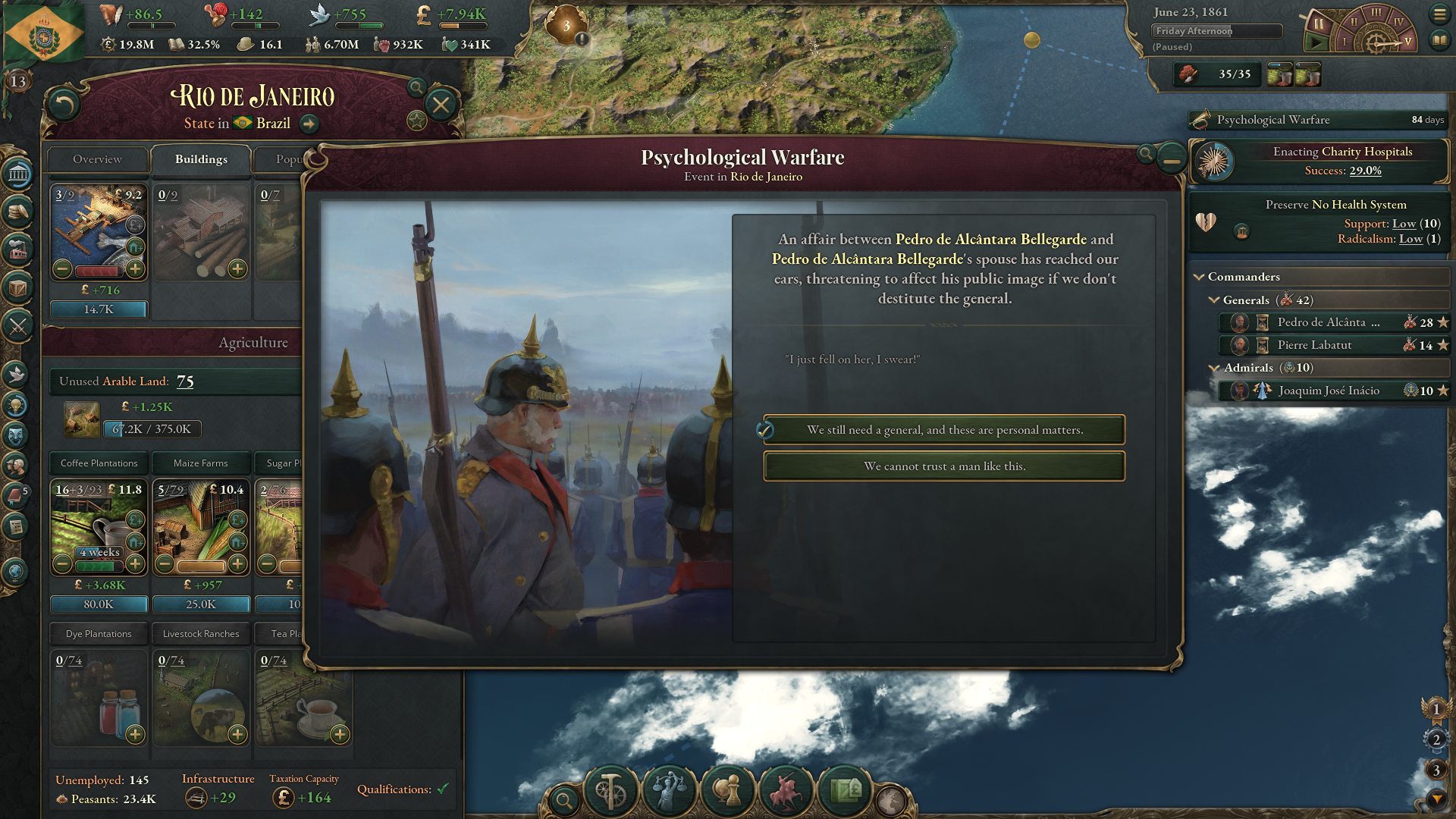Click the justice scales Politics icon
The image size is (1456, 819).
(670, 791)
